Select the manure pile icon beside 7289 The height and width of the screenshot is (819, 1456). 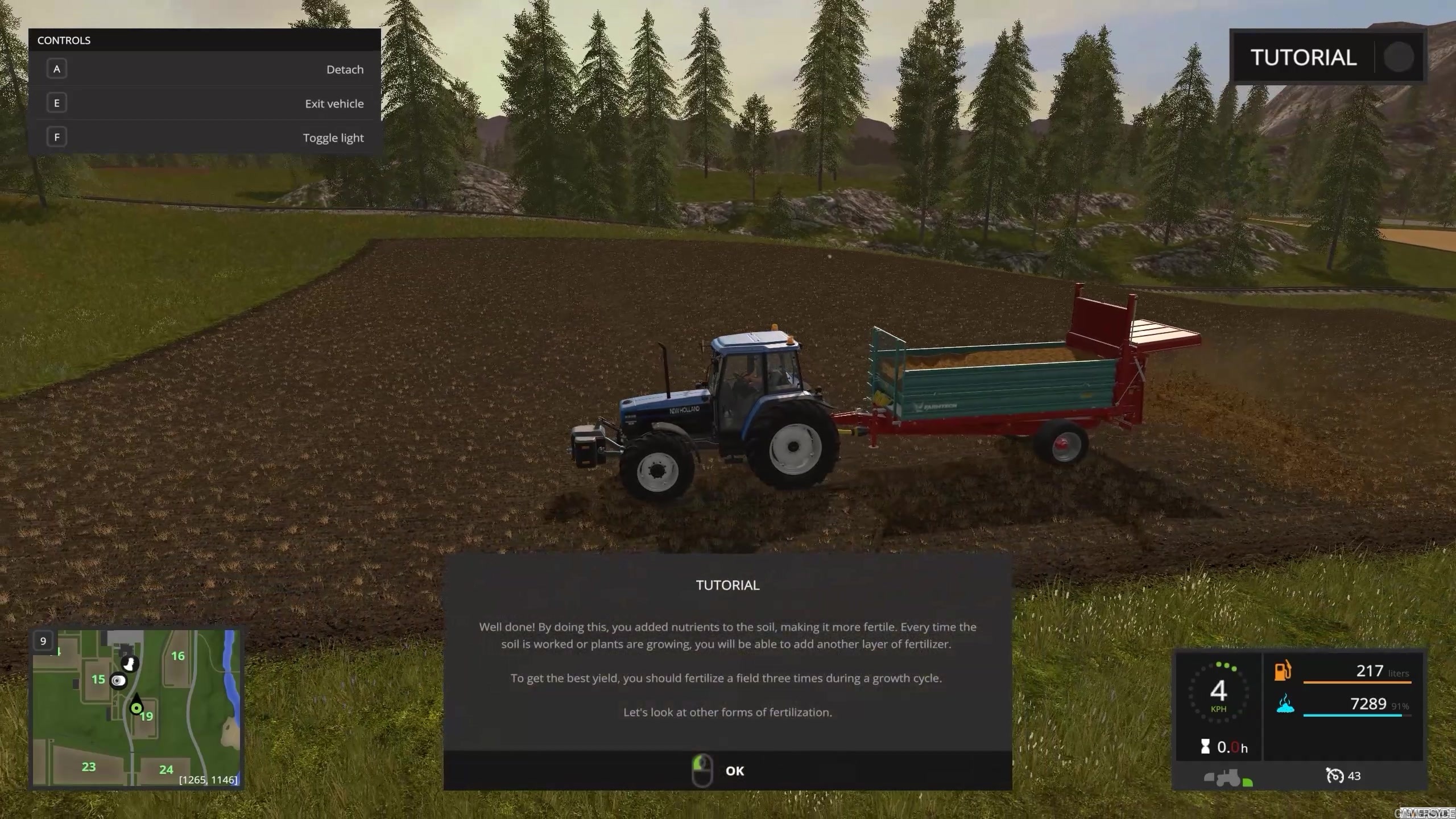[x=1284, y=707]
